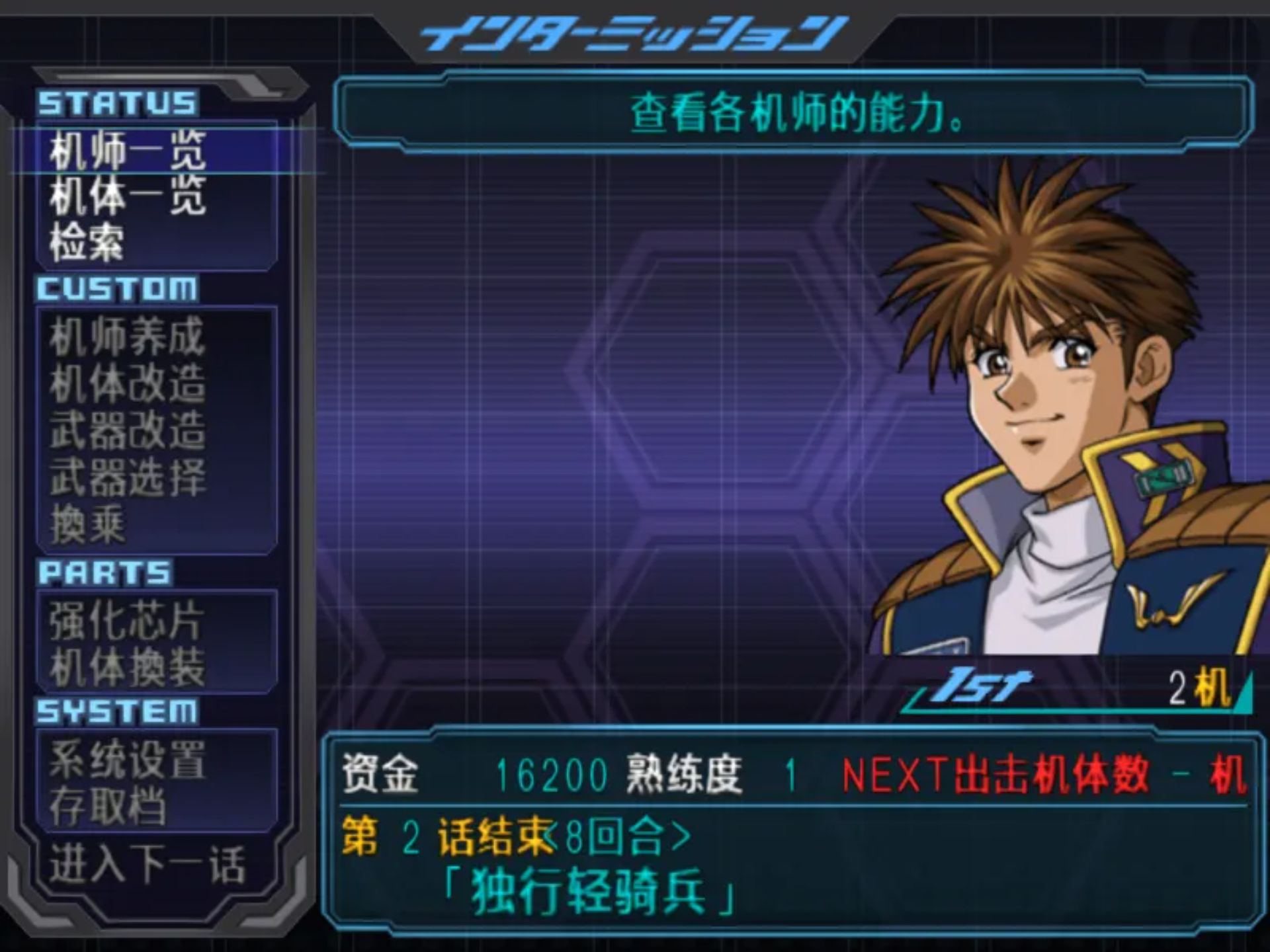Open 强化芯片 enhancement parts menu
This screenshot has width=1270, height=952.
coord(126,620)
